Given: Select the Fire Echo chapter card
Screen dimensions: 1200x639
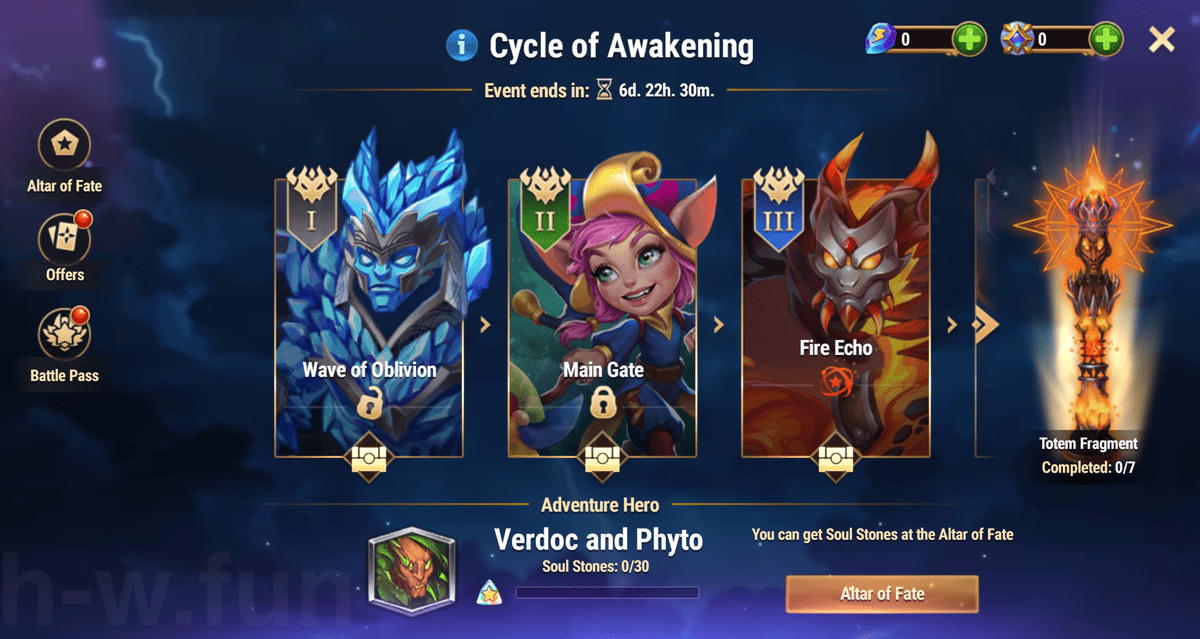Looking at the screenshot, I should coord(836,320).
